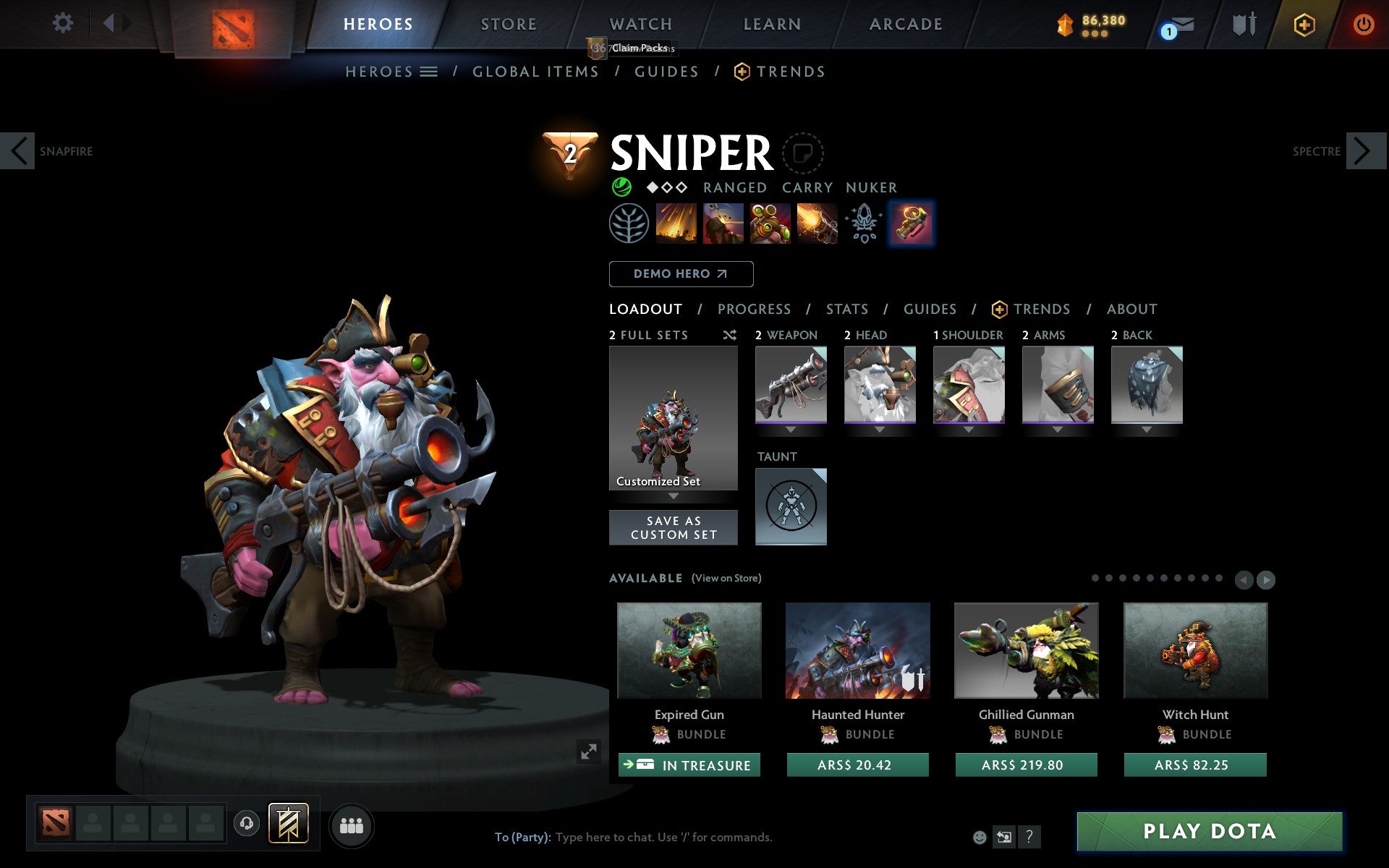Click the shuffle sets toggle

(729, 335)
